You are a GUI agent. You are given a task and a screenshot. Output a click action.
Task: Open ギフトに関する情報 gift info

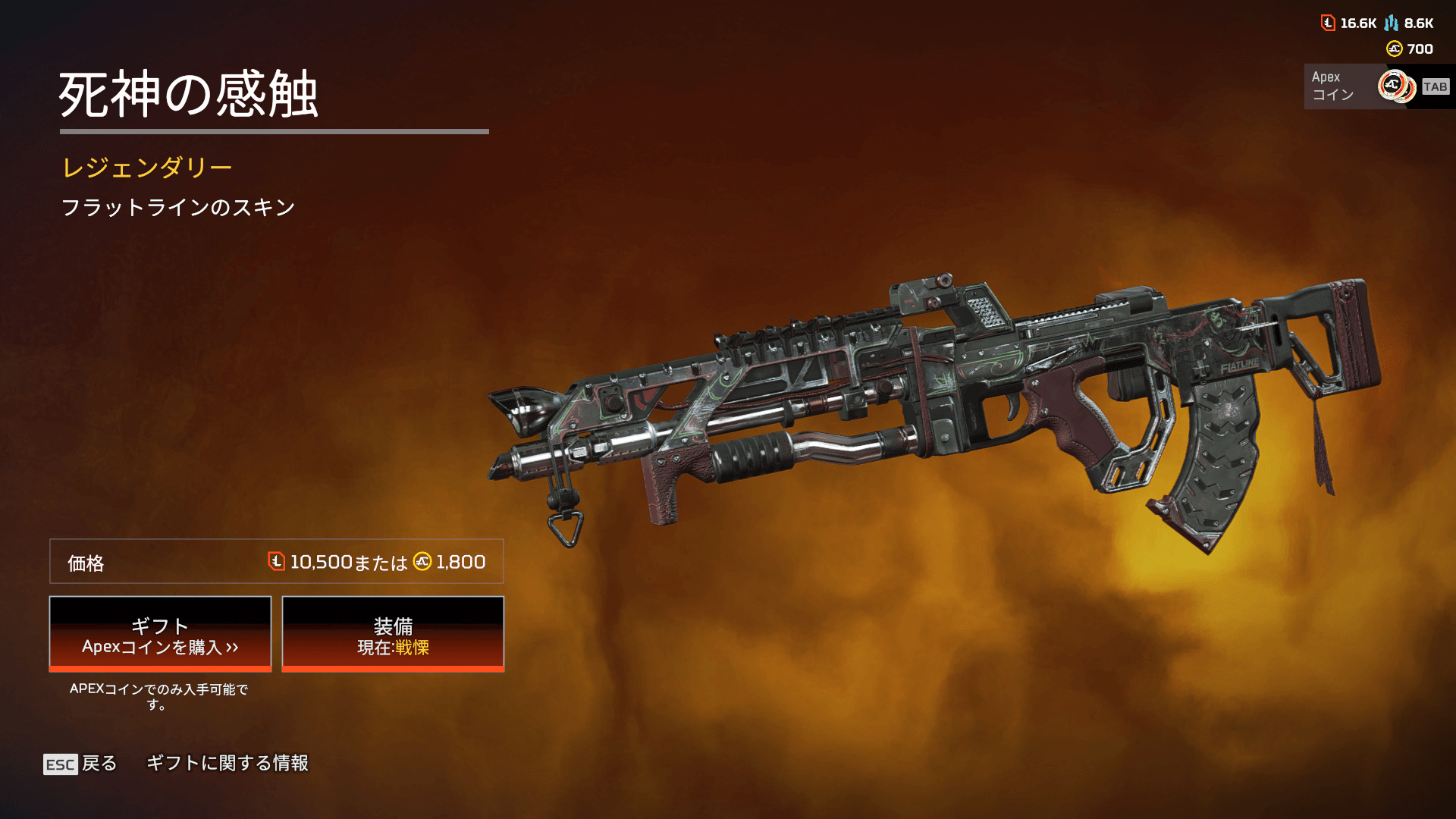click(227, 763)
